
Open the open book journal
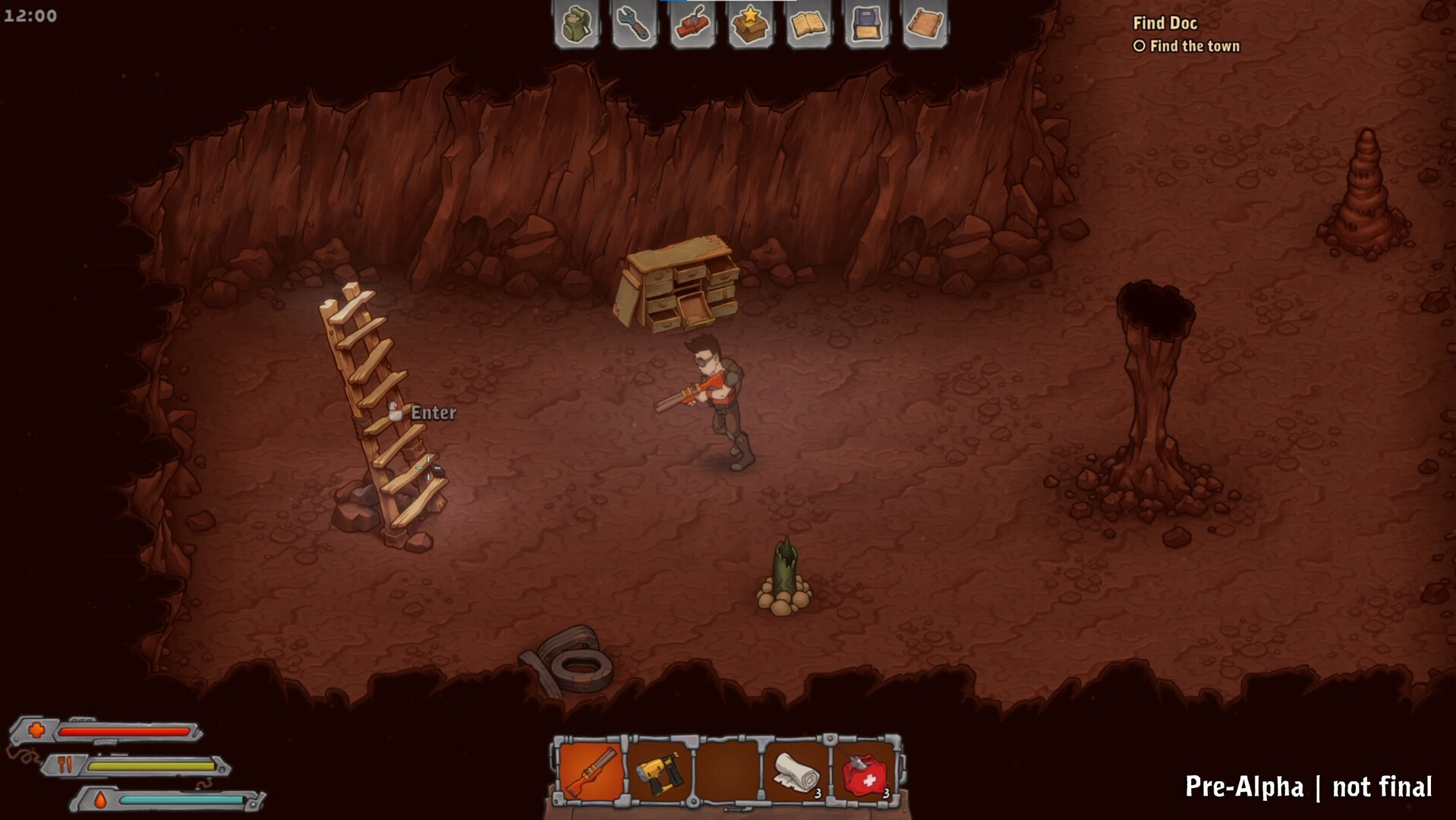[808, 24]
